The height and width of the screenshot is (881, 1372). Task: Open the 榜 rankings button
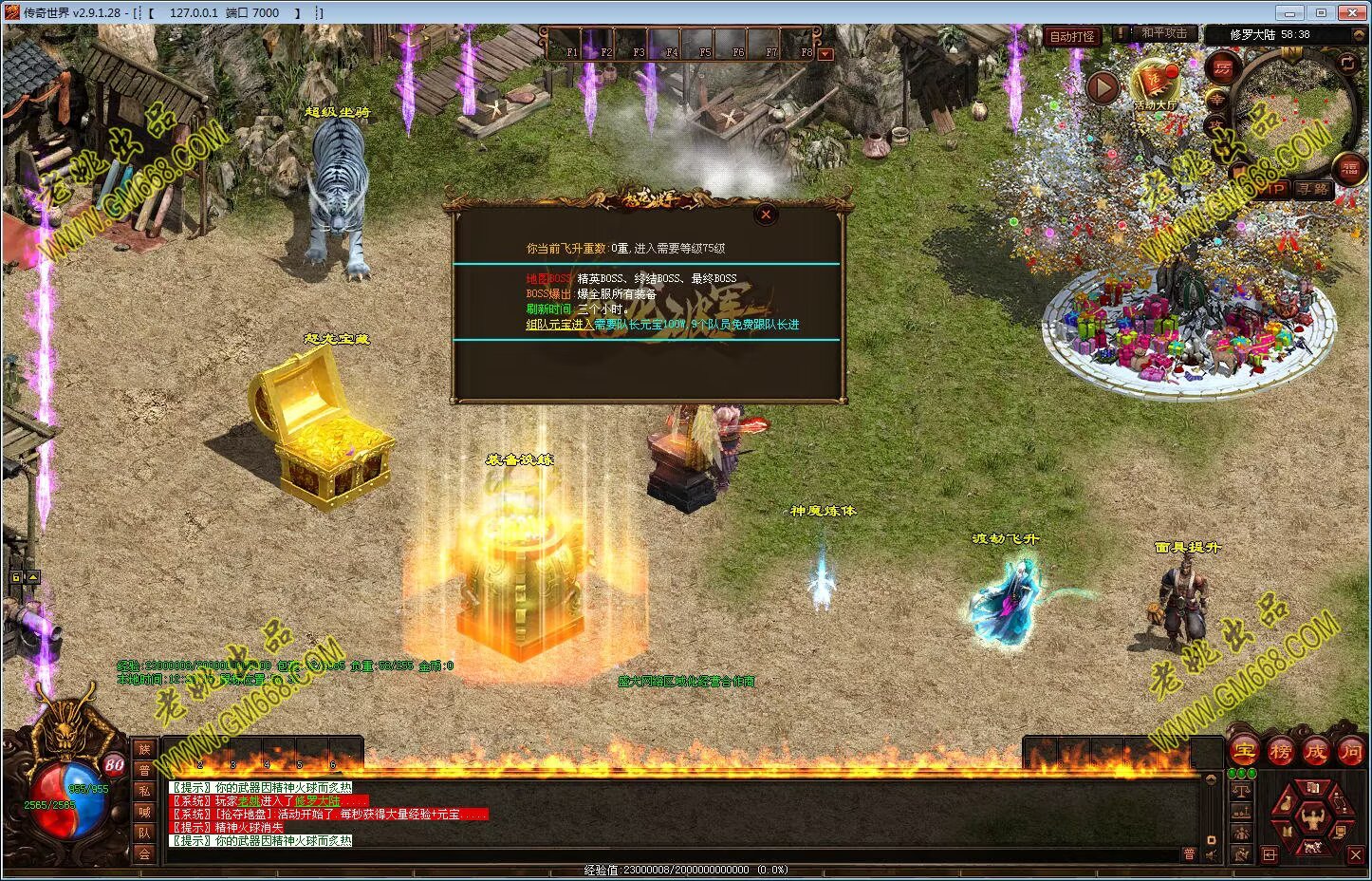(x=1279, y=751)
